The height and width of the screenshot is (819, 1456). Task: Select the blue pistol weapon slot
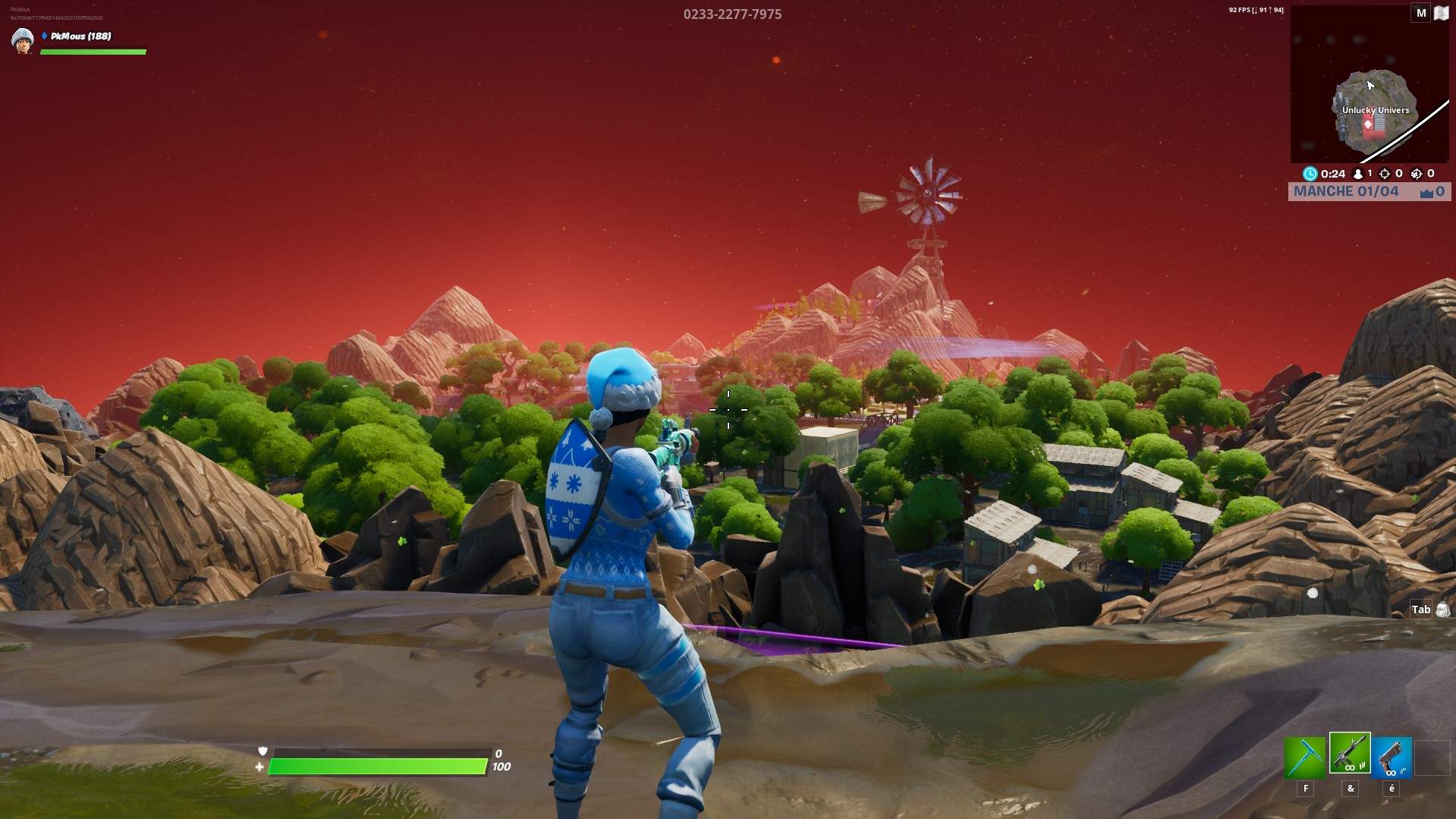click(1391, 757)
